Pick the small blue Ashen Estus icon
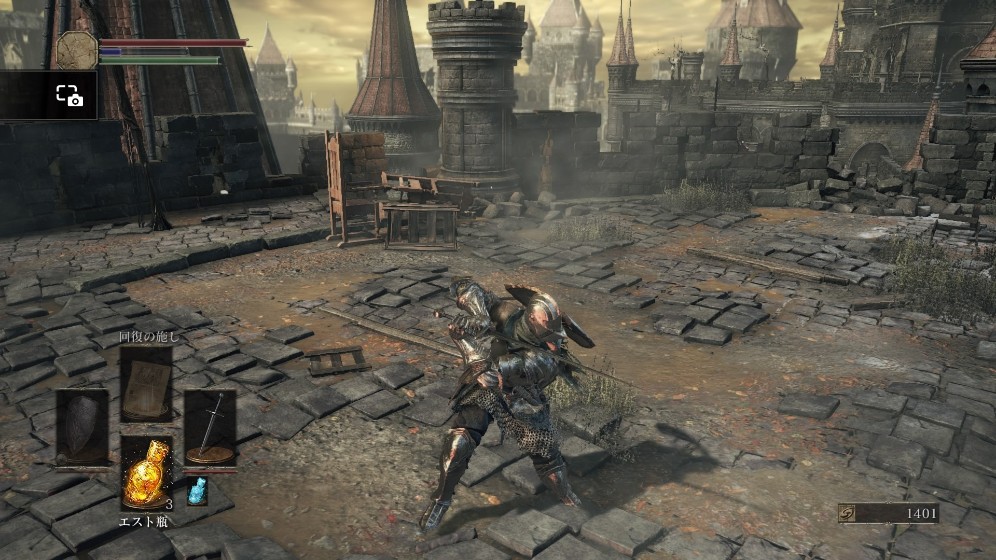The height and width of the screenshot is (560, 996). pos(197,490)
